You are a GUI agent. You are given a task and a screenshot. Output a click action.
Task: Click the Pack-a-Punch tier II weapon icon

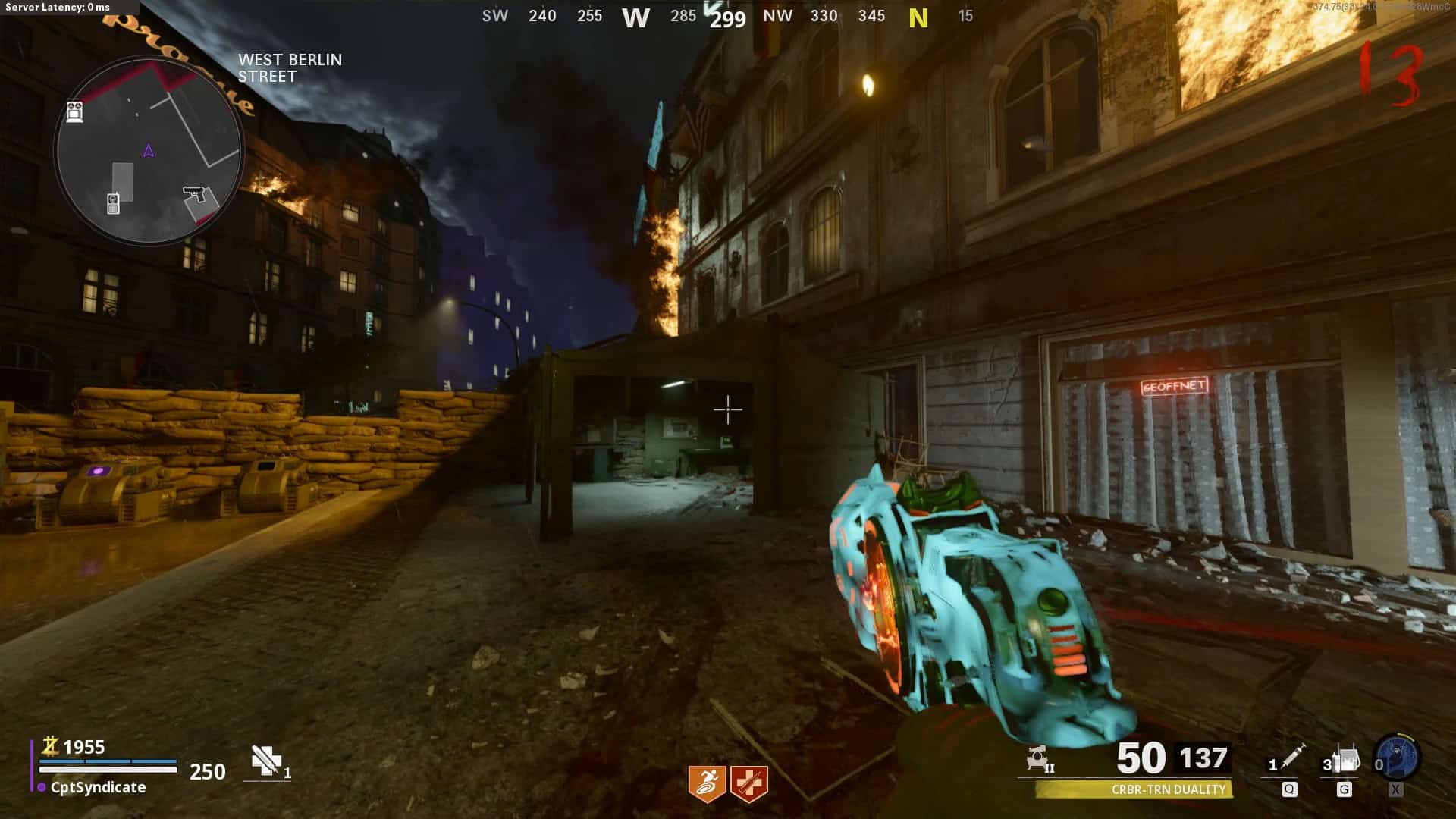[x=1039, y=758]
